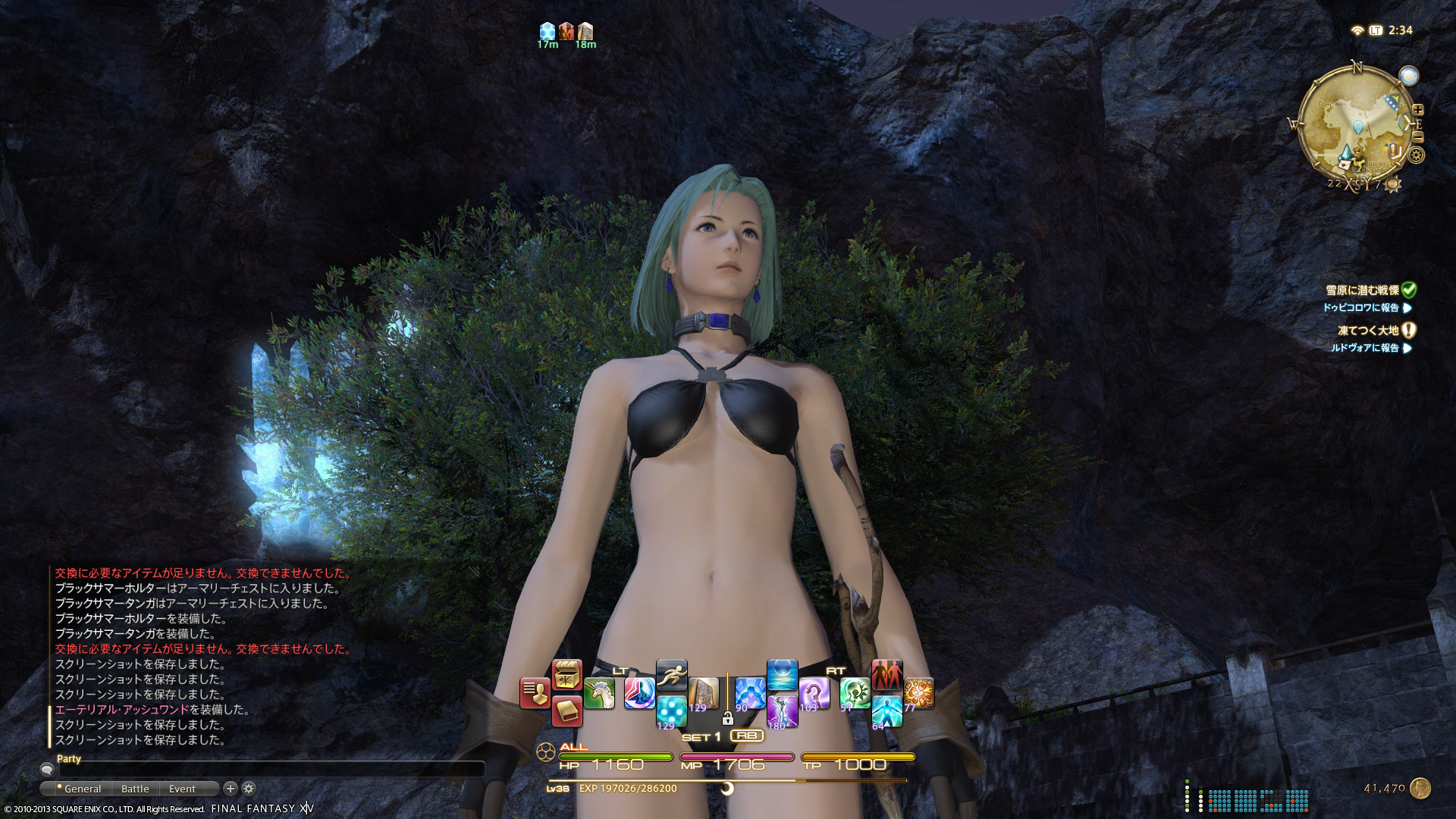Select the 凍てつく大地 quest entry
Viewport: 1456px width, 819px height.
pyautogui.click(x=1368, y=331)
